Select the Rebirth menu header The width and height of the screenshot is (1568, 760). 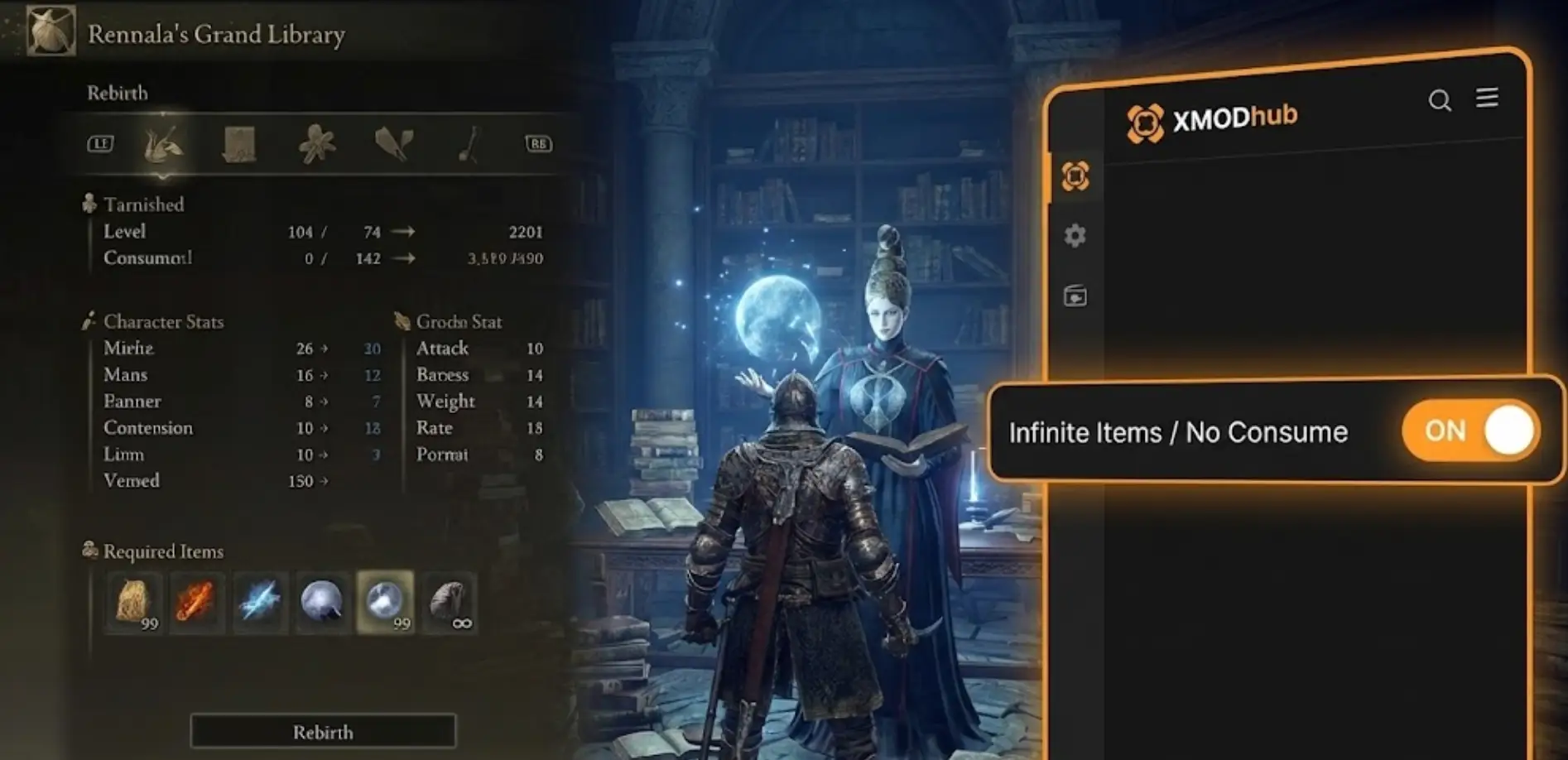pyautogui.click(x=118, y=93)
